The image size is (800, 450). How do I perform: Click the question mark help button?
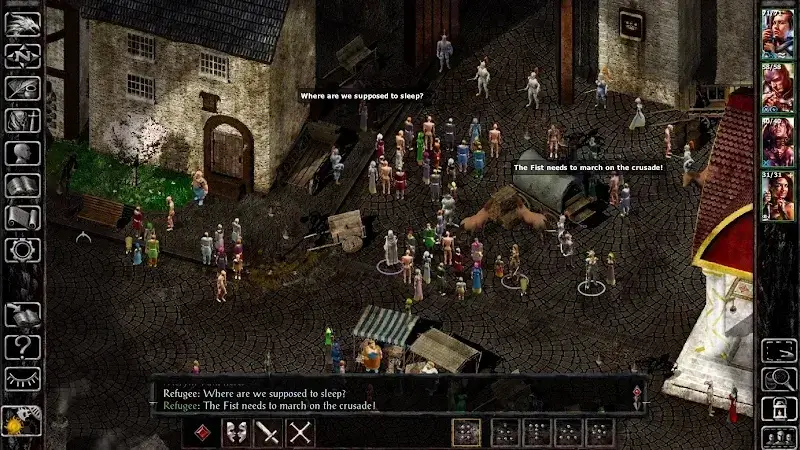pos(22,348)
